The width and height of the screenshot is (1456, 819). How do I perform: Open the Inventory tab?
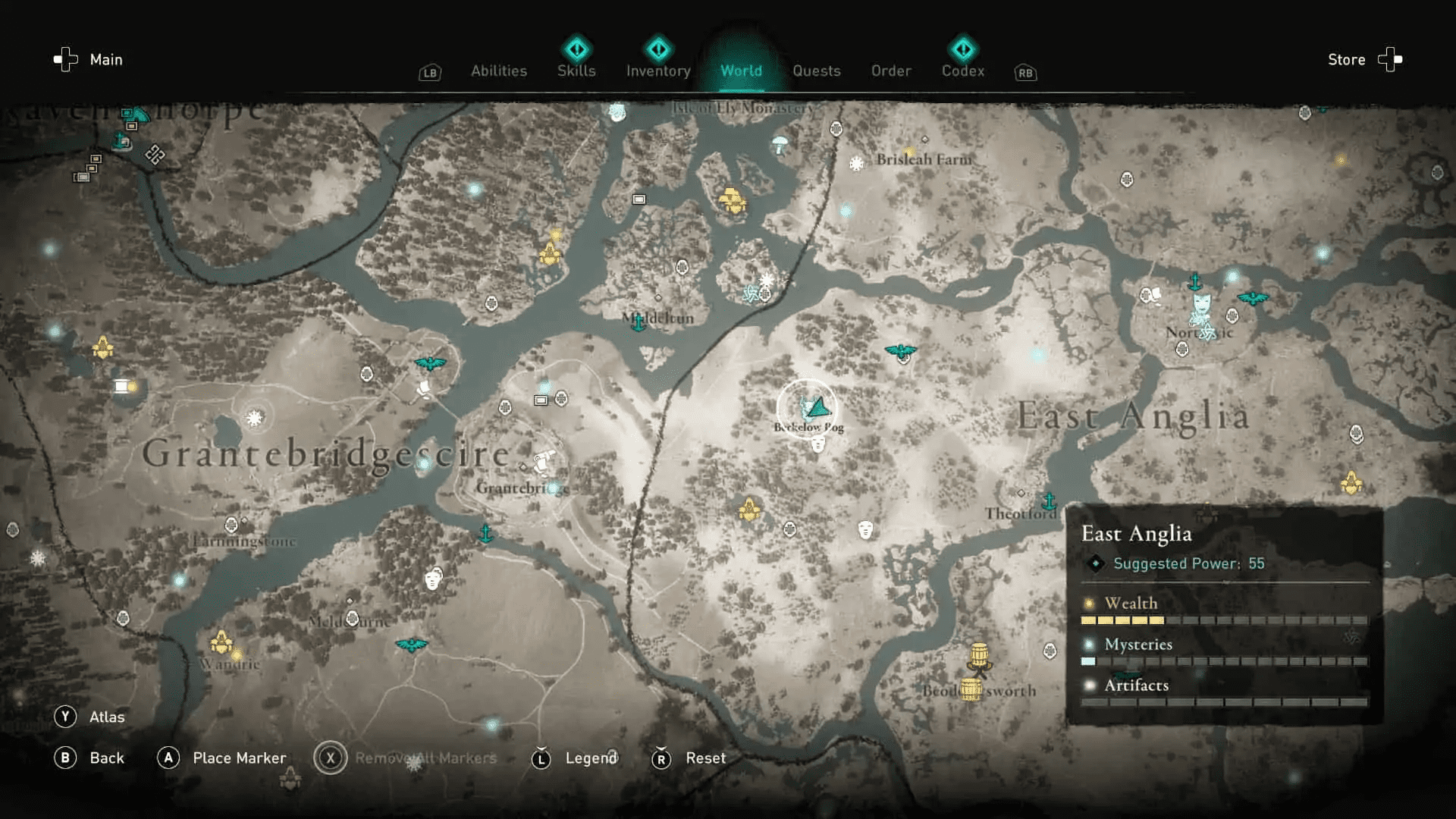(657, 71)
